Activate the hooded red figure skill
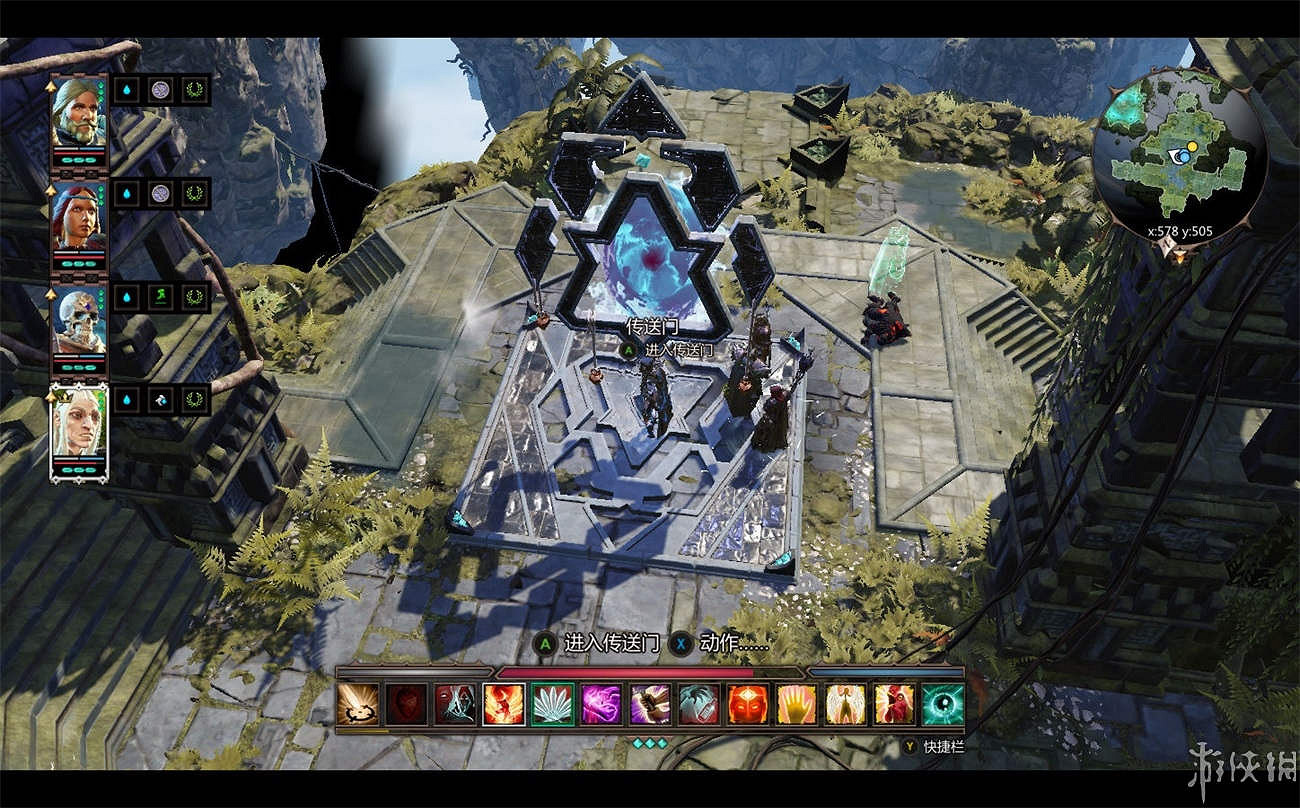This screenshot has width=1300, height=808. tap(455, 704)
